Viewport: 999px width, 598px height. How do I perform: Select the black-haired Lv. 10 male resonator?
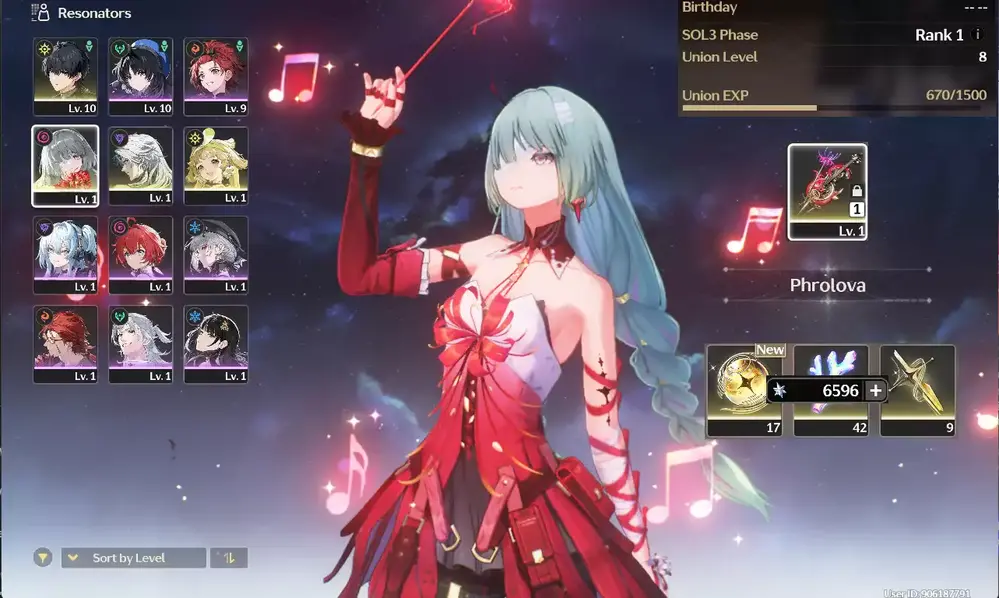65,76
